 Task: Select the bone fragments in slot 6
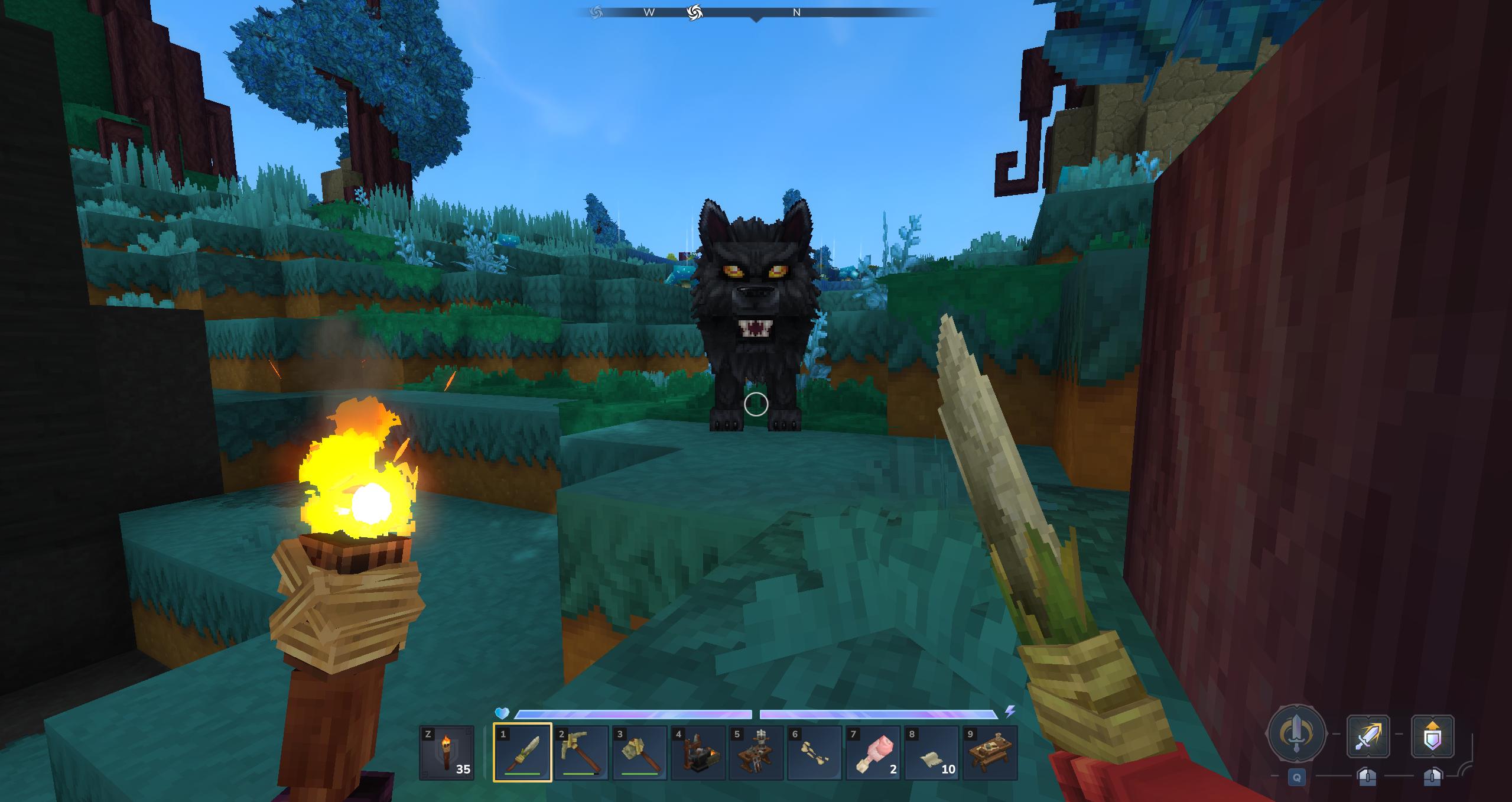tap(814, 752)
